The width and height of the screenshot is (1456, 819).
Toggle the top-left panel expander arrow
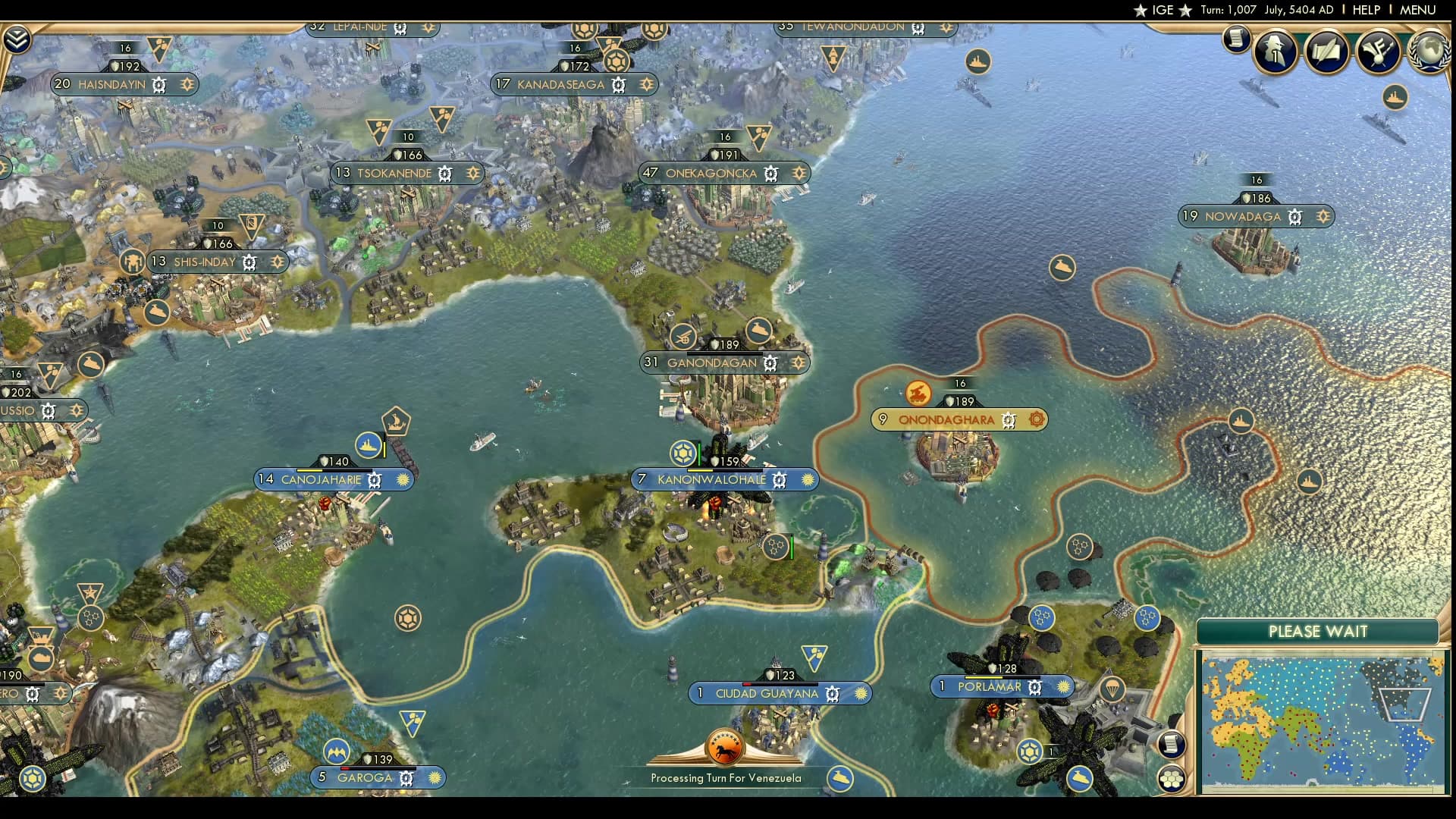[17, 39]
